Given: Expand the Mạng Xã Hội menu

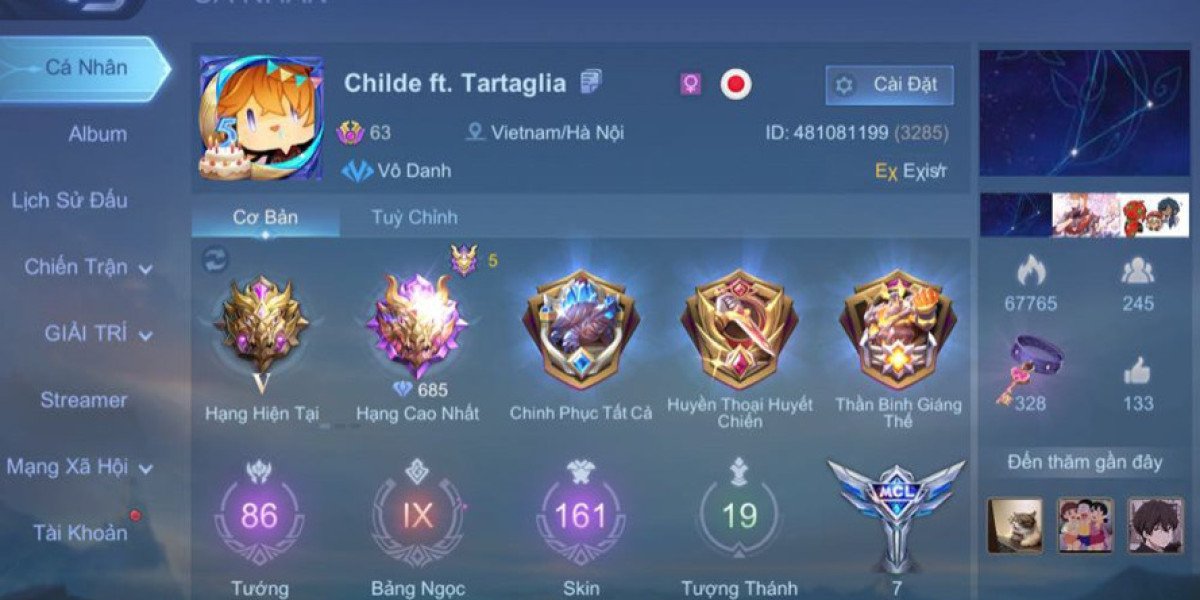Looking at the screenshot, I should pyautogui.click(x=80, y=467).
